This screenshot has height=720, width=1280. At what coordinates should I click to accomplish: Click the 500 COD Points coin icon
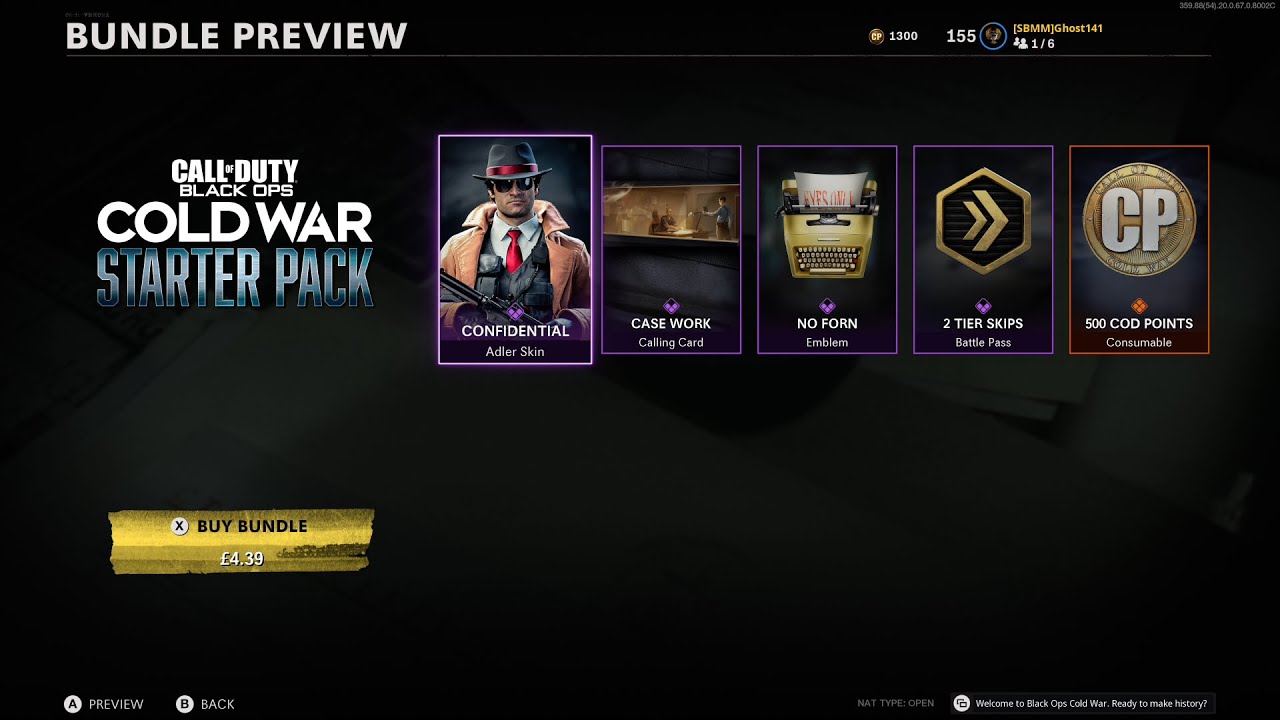(x=1139, y=222)
